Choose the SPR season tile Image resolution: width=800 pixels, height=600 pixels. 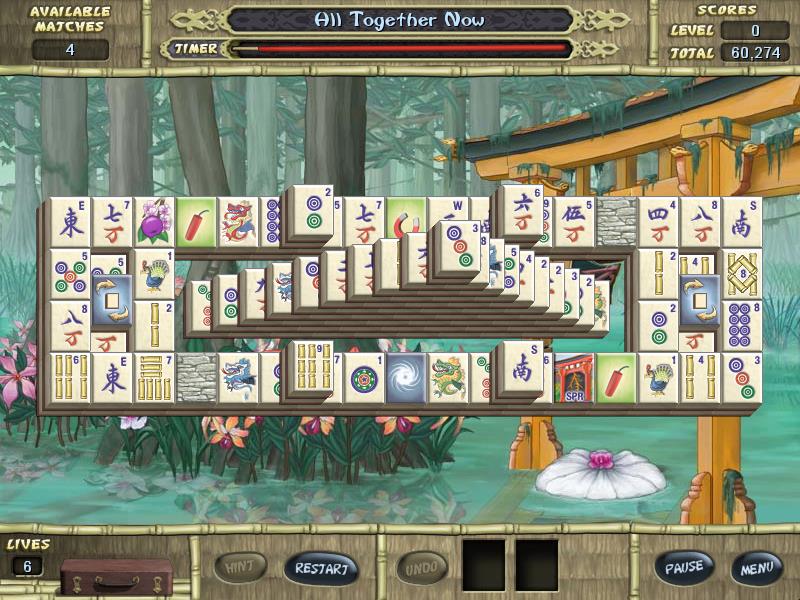pos(573,378)
